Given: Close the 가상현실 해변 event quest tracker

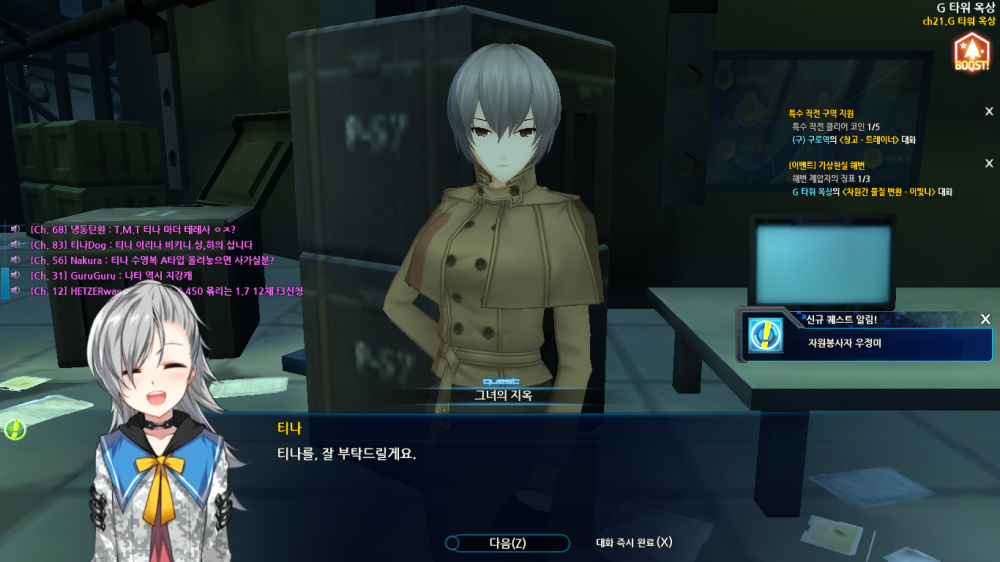Looking at the screenshot, I should click(989, 163).
